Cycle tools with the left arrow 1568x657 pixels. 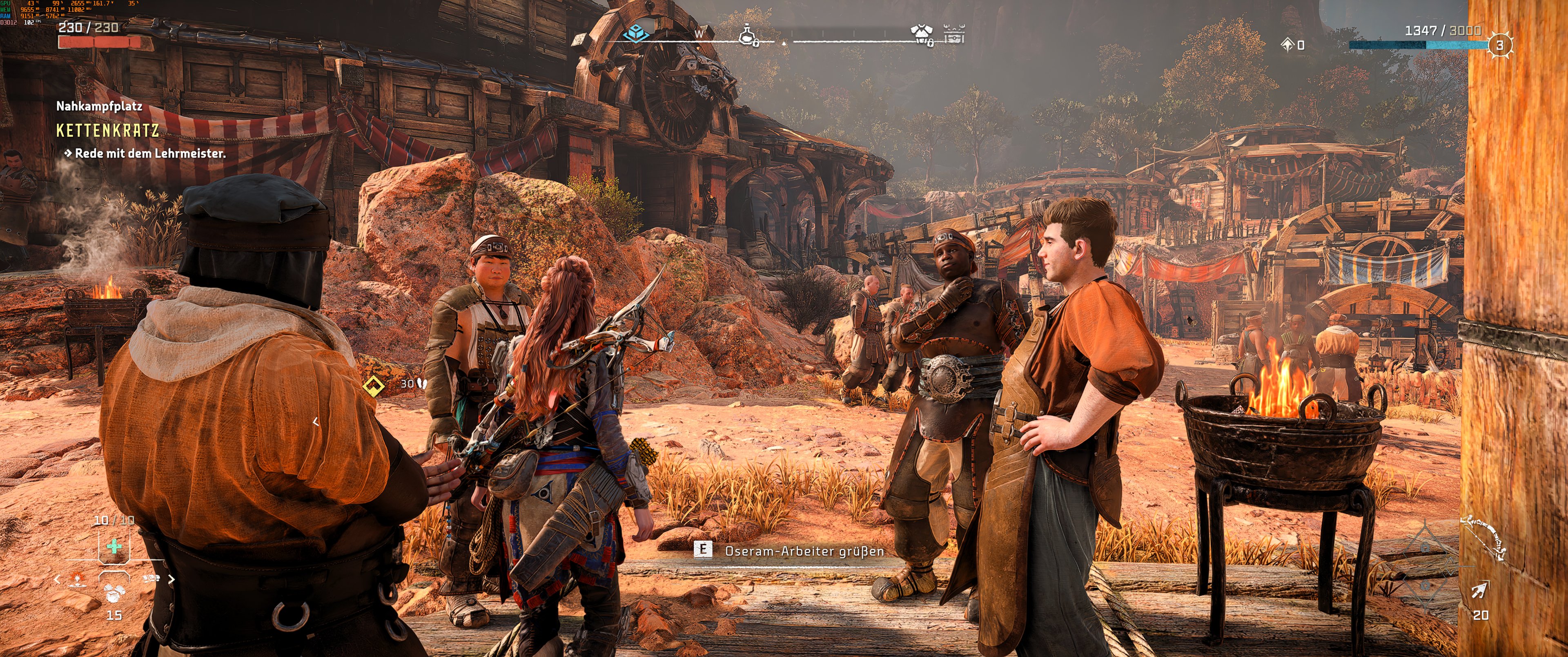point(57,579)
